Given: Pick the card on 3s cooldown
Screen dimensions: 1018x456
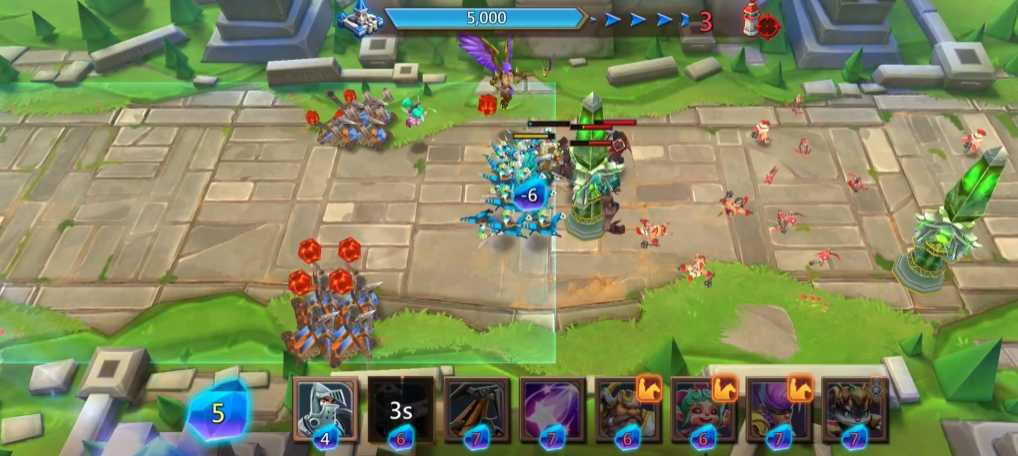Looking at the screenshot, I should click(401, 408).
